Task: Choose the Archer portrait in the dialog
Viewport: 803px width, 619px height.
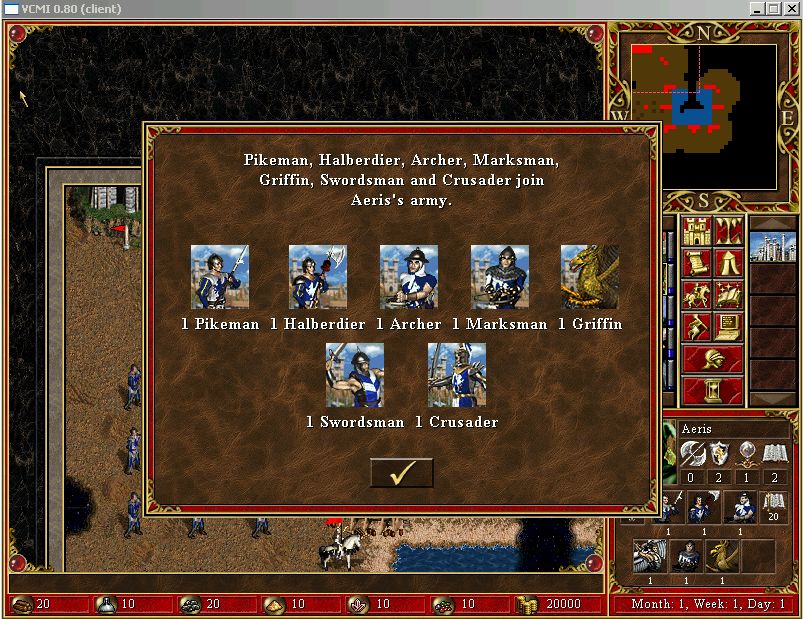Action: [408, 277]
